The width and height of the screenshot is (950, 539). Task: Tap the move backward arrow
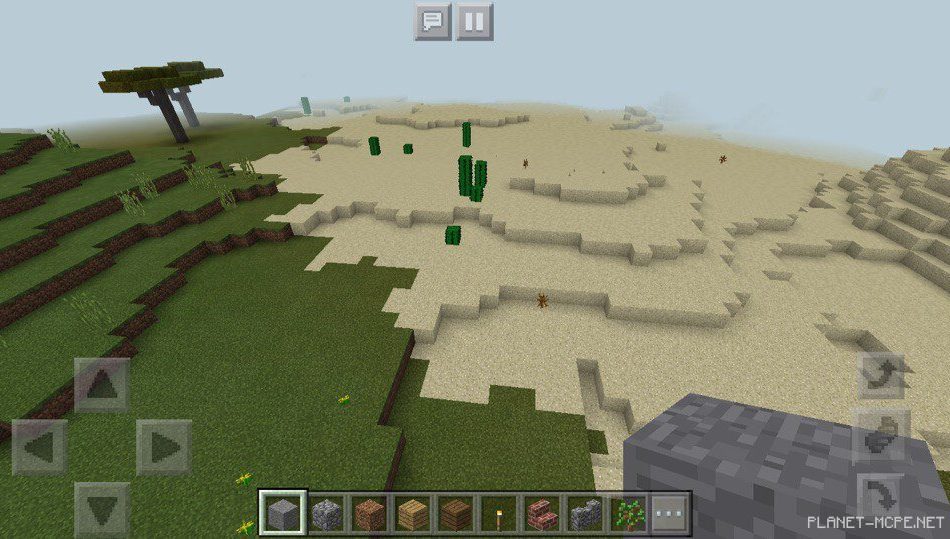tap(102, 508)
